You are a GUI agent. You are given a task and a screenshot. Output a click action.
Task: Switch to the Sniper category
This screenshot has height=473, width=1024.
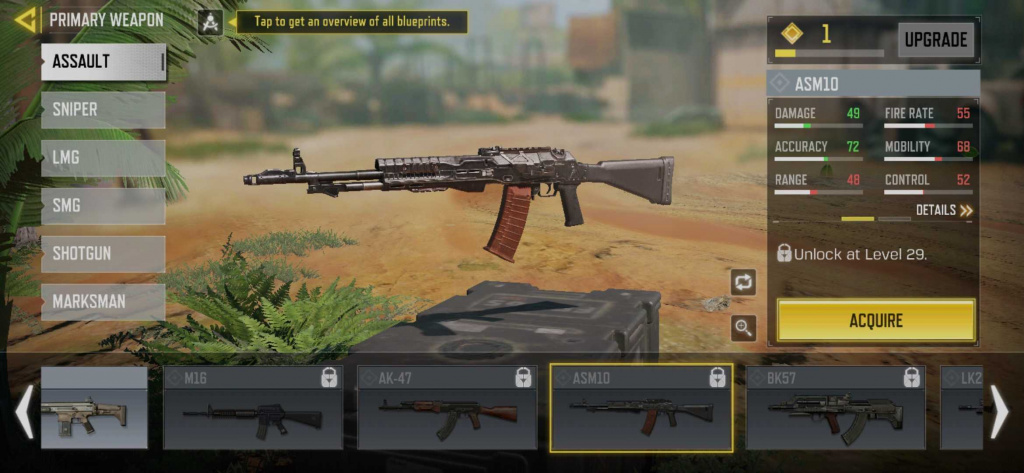103,110
